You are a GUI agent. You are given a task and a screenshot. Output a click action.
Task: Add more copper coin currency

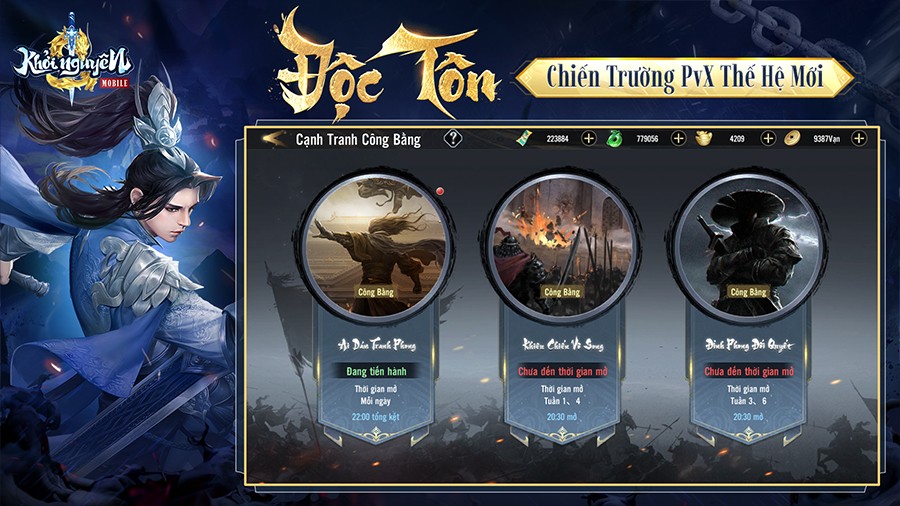click(x=858, y=139)
